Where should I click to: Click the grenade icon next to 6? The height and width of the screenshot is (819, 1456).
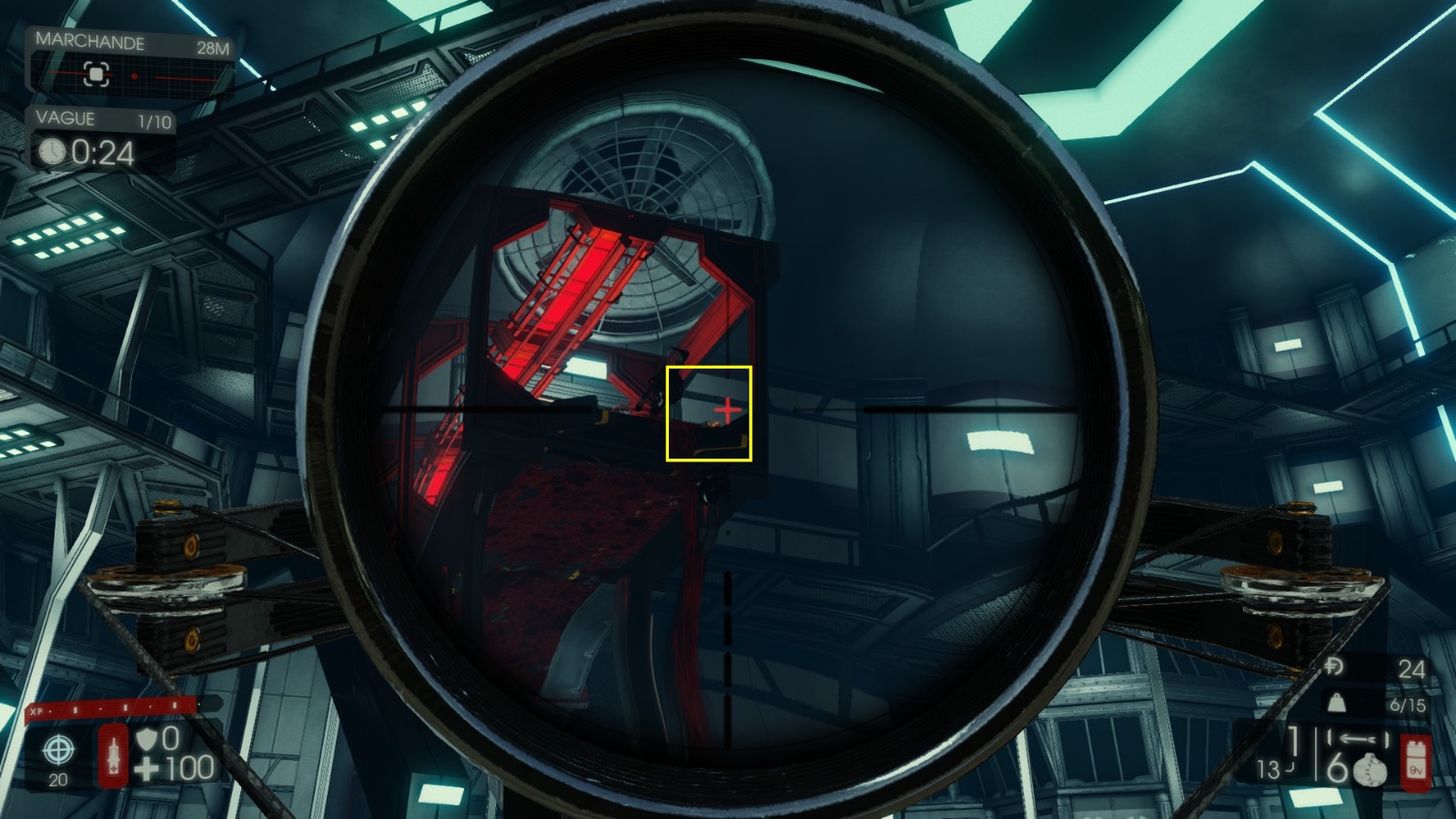tap(1370, 771)
